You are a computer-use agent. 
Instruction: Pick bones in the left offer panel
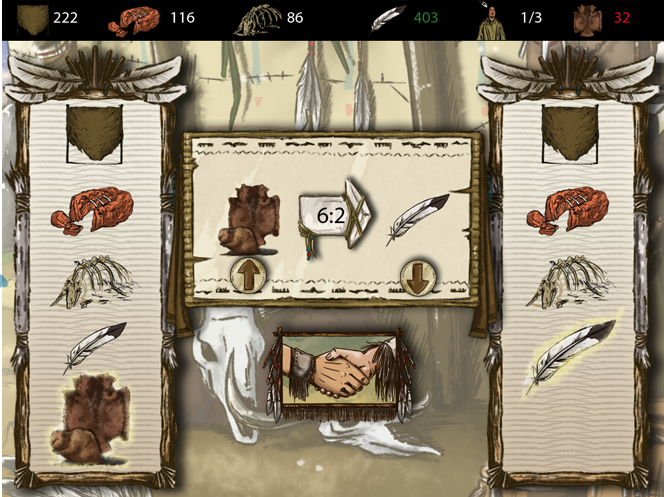pos(93,283)
